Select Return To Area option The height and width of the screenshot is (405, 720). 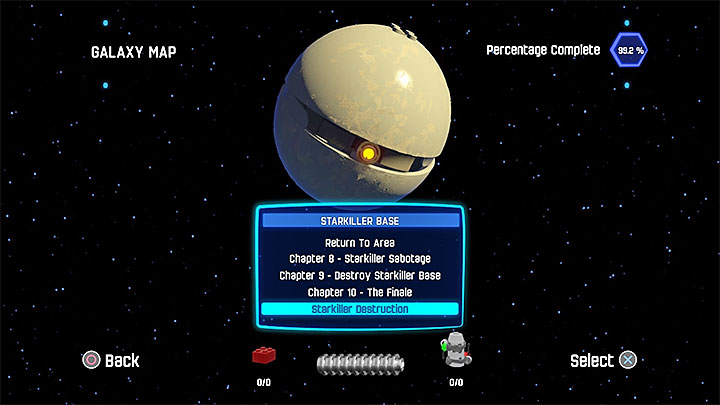tap(359, 242)
